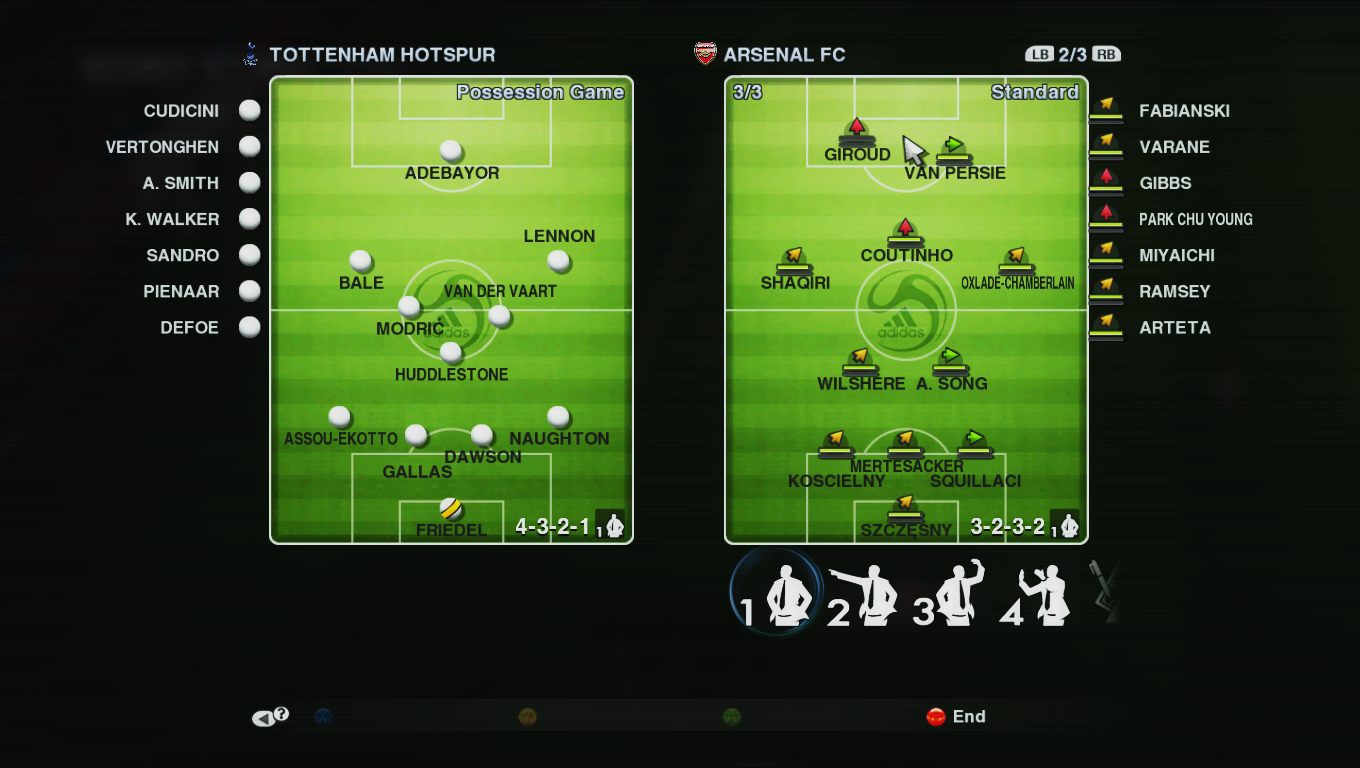Select substitute Park Chu Young
This screenshot has width=1360, height=768.
coord(1195,219)
